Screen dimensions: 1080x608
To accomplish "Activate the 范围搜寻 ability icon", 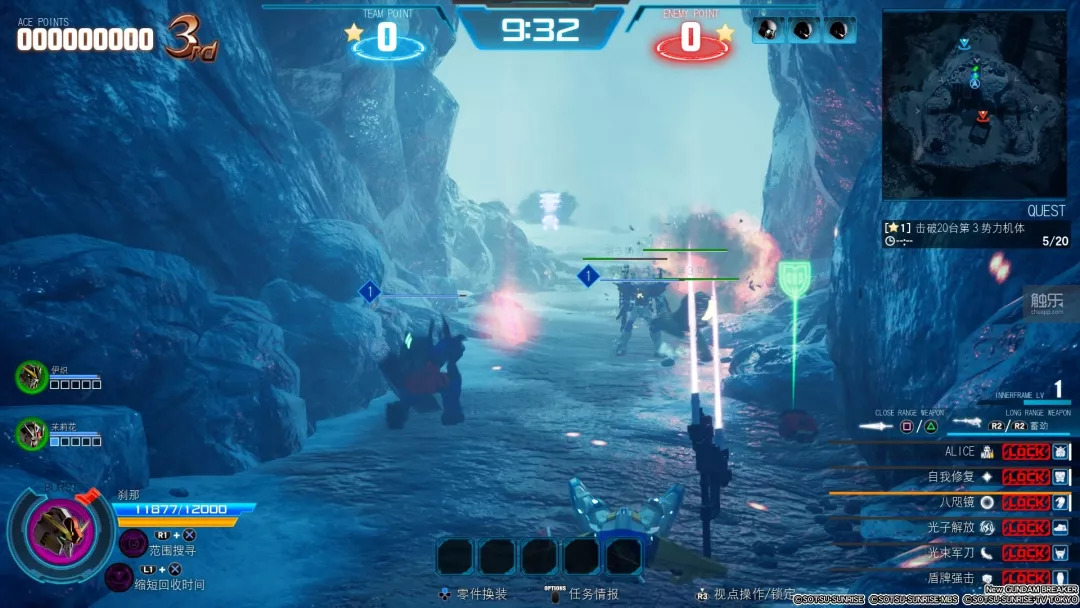I will point(133,542).
